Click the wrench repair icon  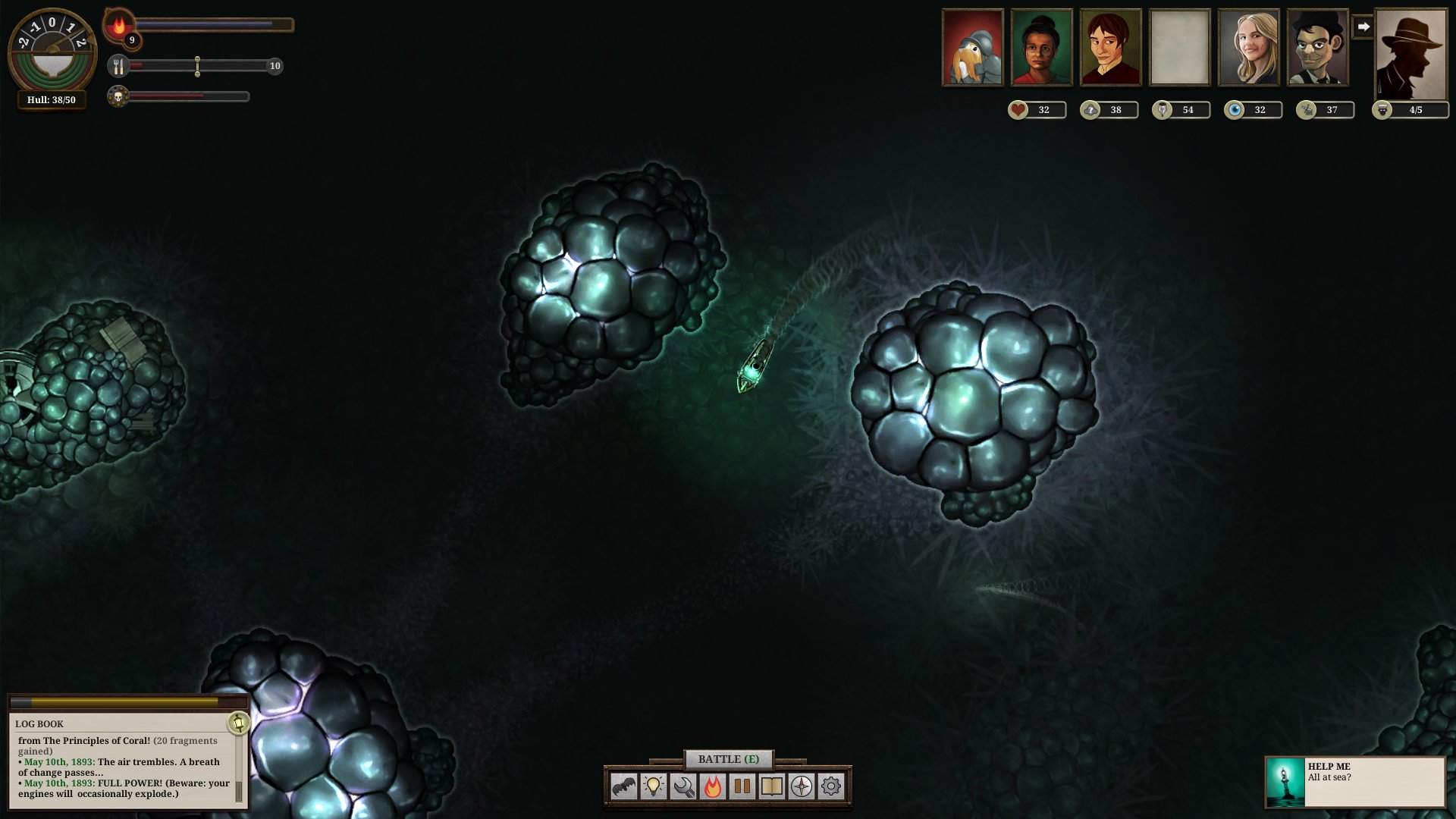click(683, 787)
